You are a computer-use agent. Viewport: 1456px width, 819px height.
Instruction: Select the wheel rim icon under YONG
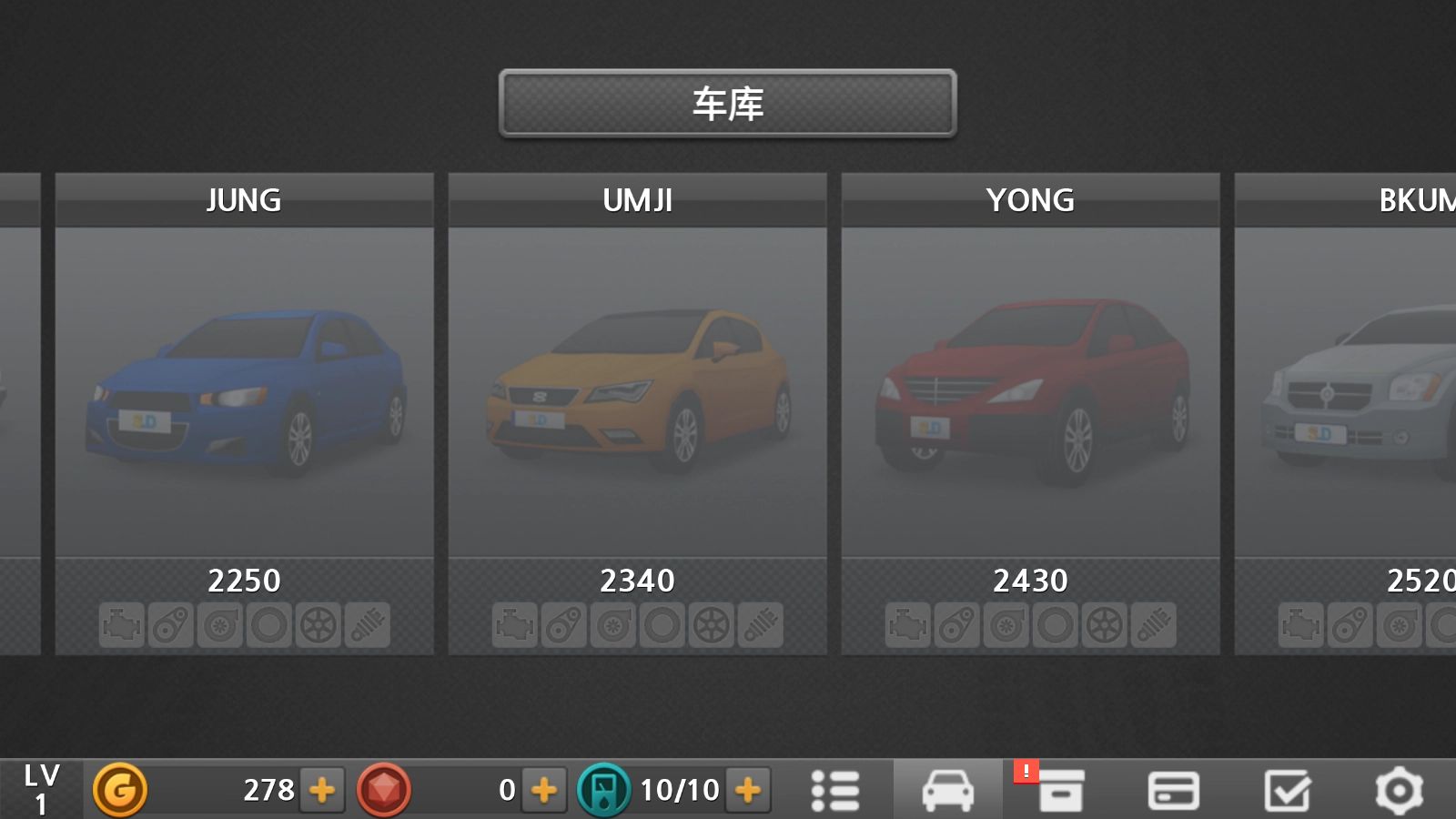point(1106,625)
